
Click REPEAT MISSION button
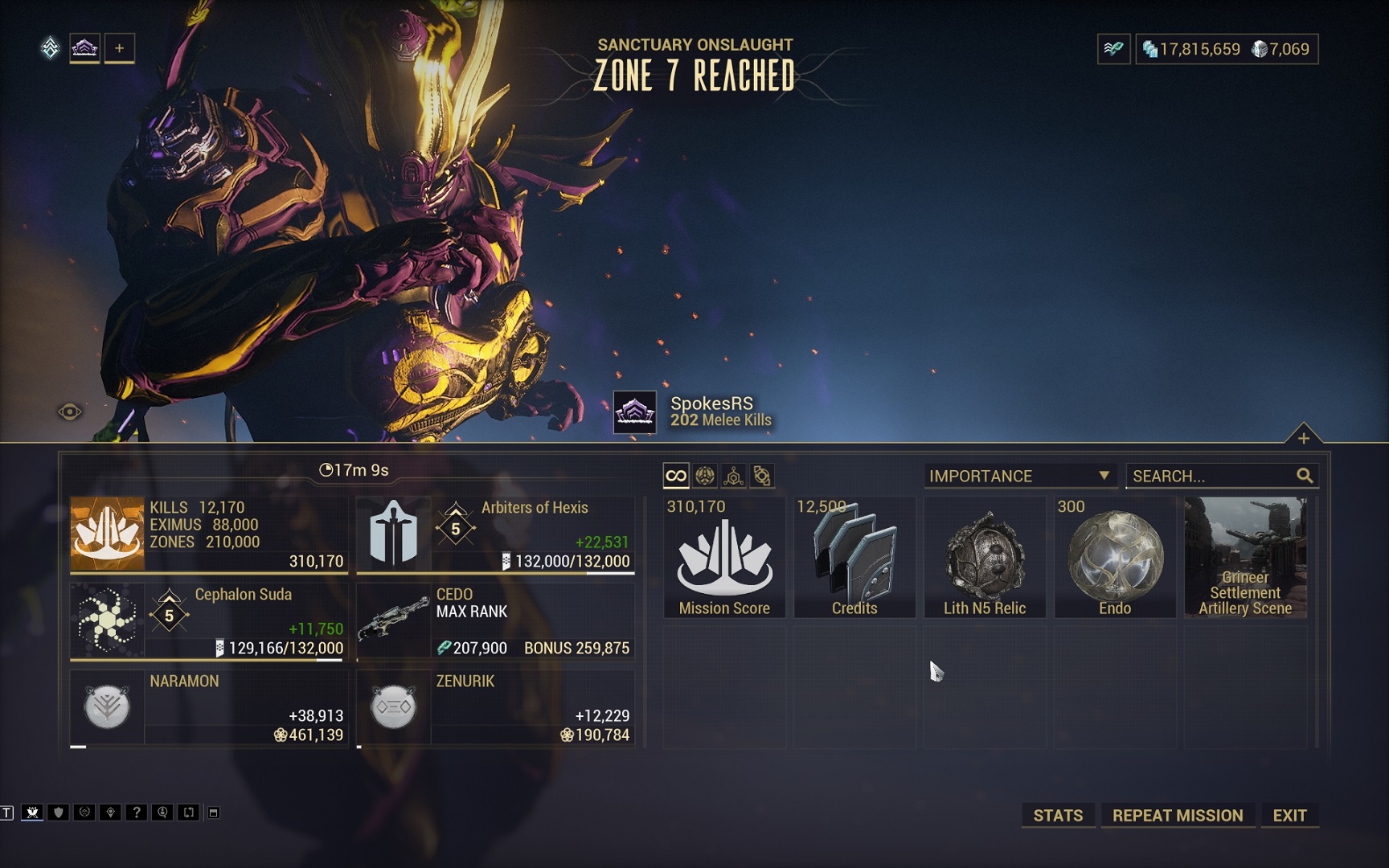1177,815
